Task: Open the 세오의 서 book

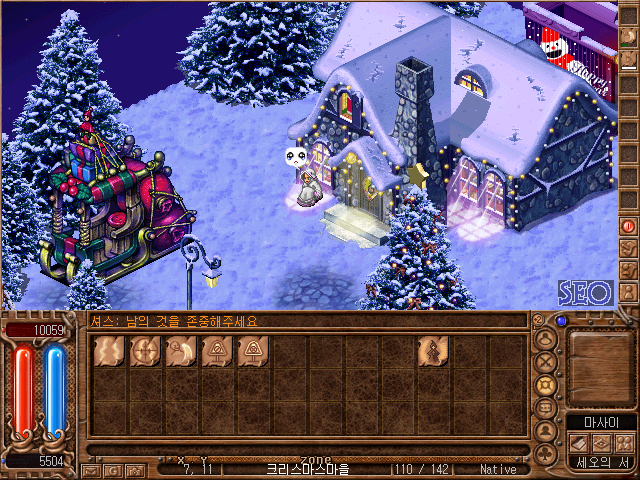Action: [x=601, y=463]
